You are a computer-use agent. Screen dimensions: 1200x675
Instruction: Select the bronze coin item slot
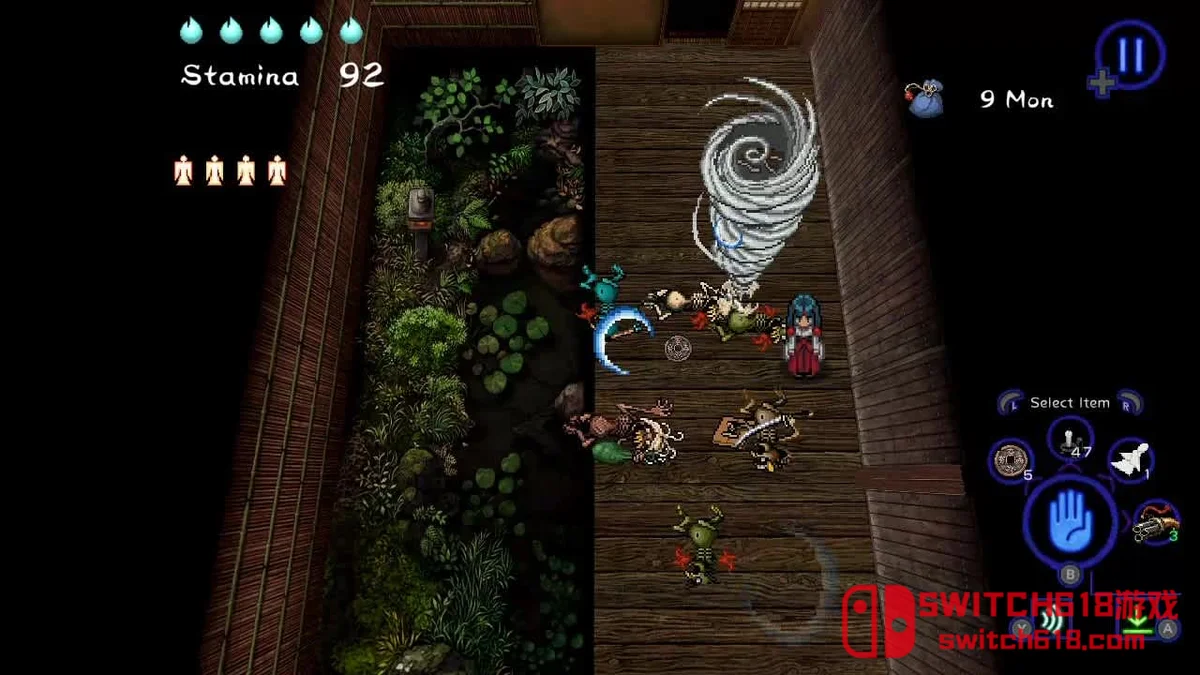tap(1011, 461)
